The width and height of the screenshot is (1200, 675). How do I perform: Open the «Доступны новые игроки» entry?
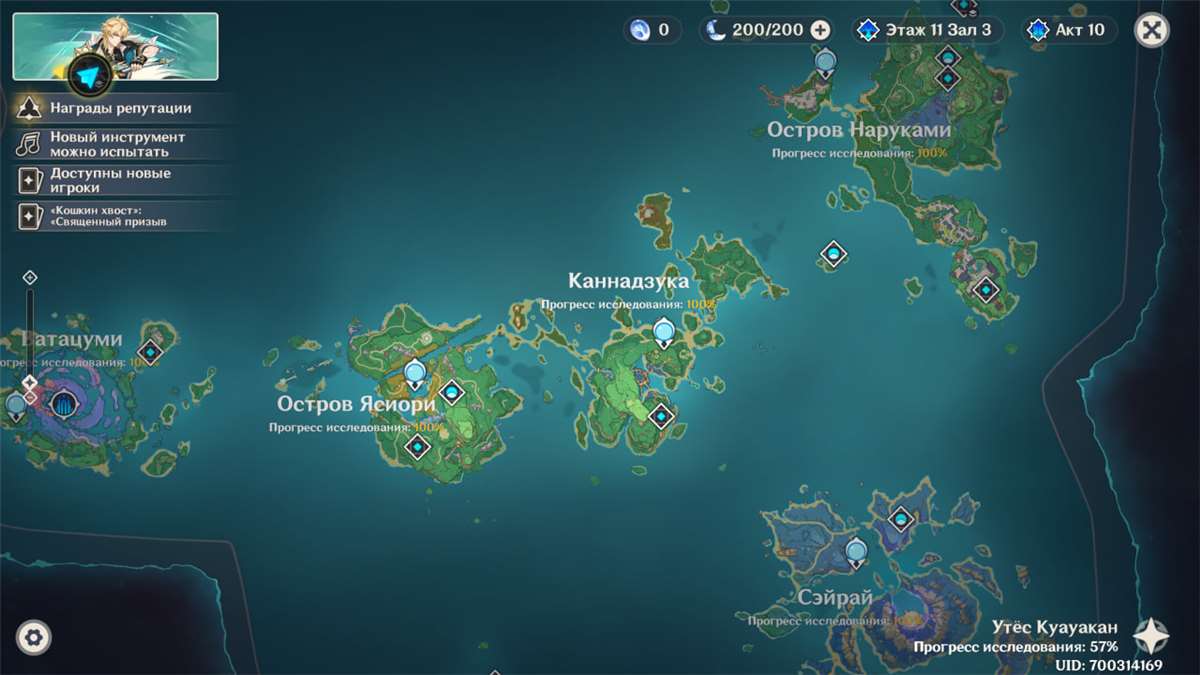pos(111,180)
